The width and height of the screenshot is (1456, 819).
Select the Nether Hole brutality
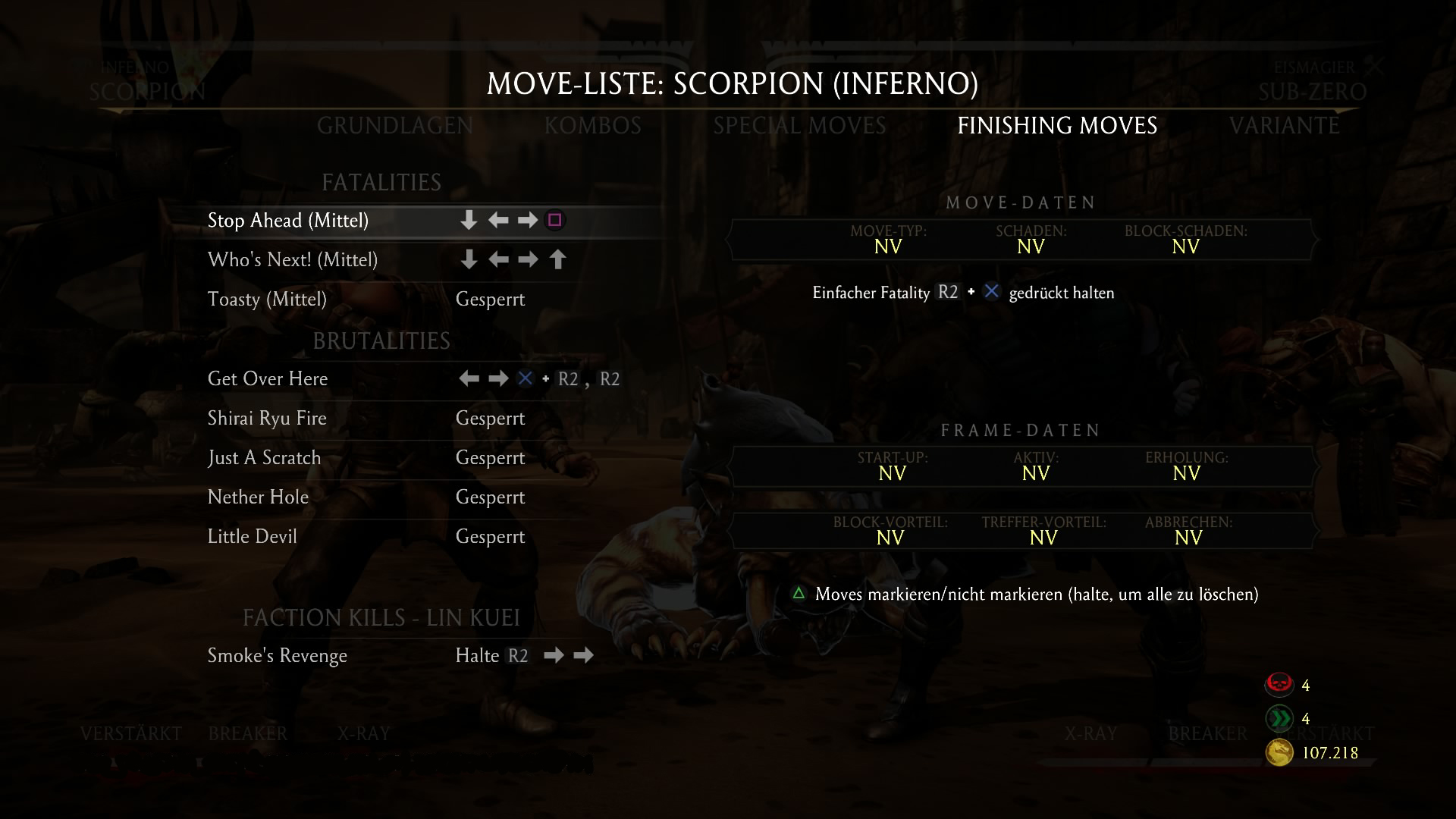coord(258,497)
